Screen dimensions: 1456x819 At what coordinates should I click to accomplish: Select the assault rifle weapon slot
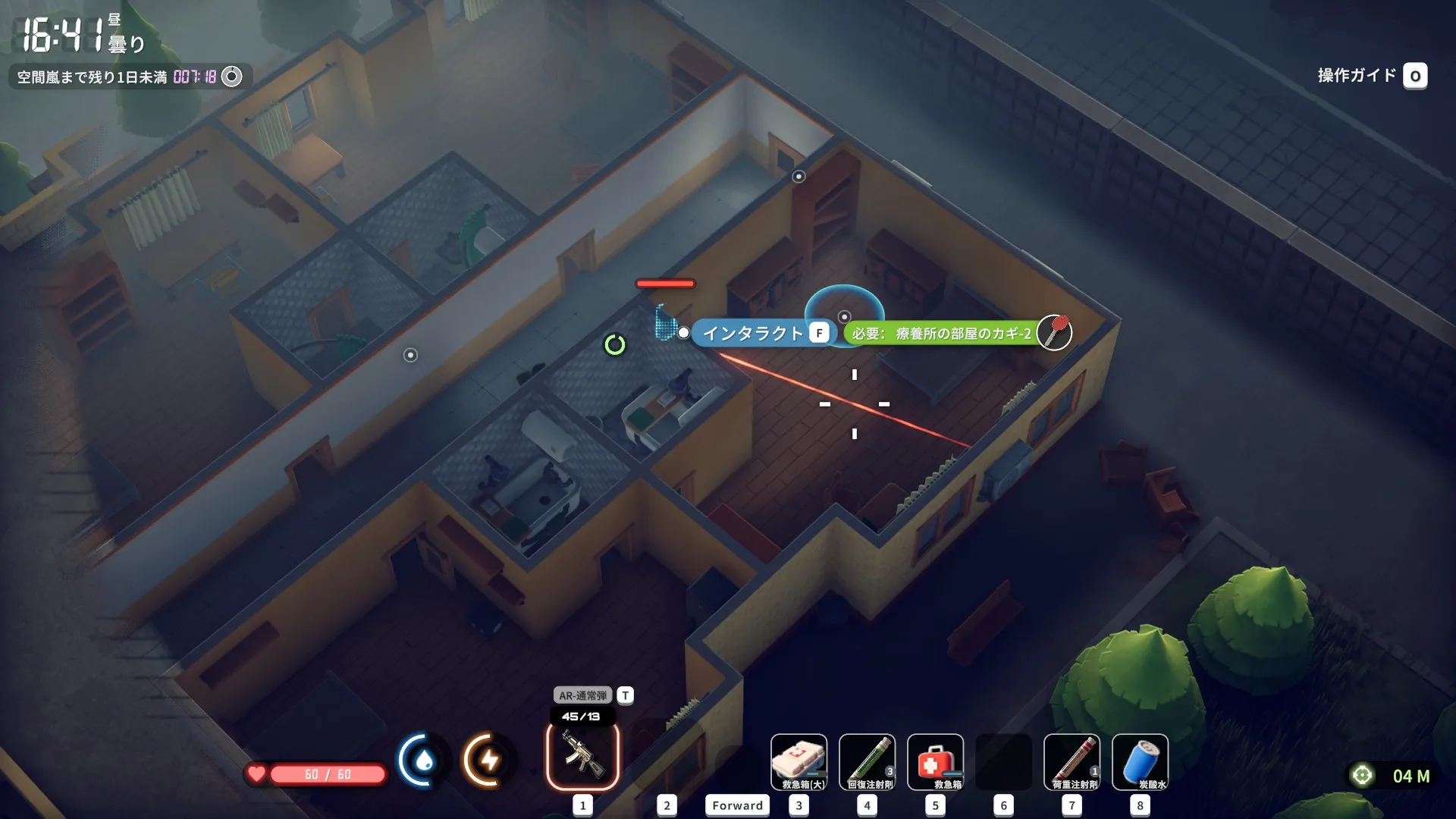point(582,756)
